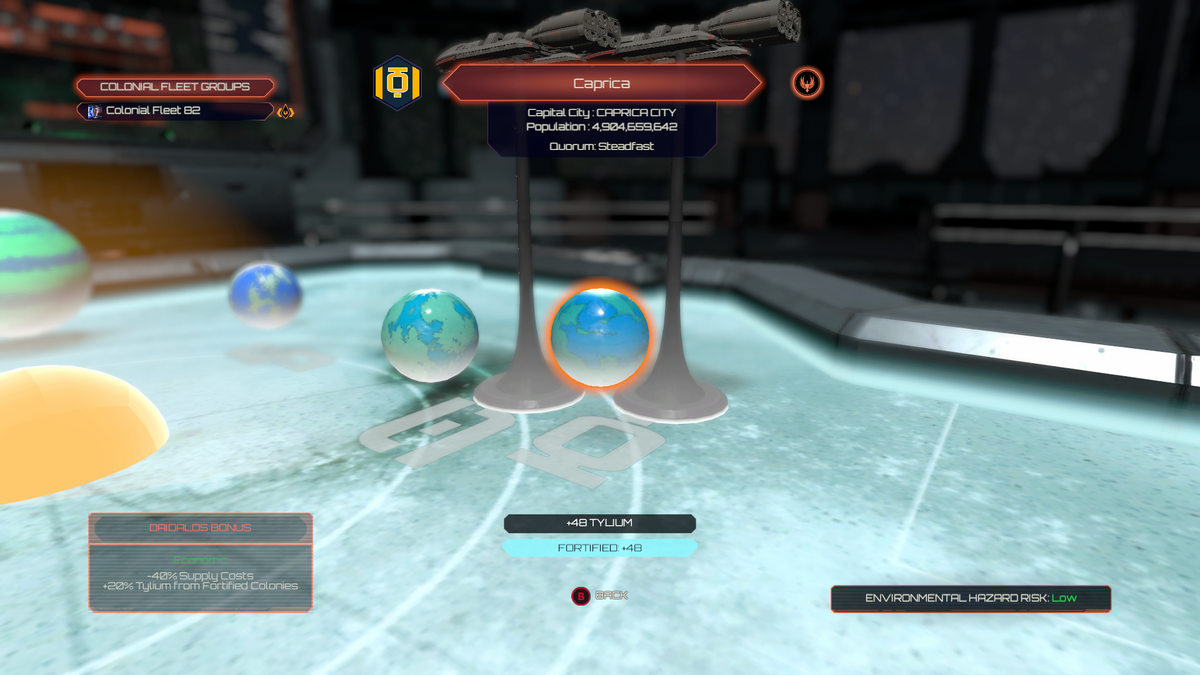Screen dimensions: 1200x675
Task: Click the yellow Caprica colony hexagon emblem
Action: tap(397, 83)
